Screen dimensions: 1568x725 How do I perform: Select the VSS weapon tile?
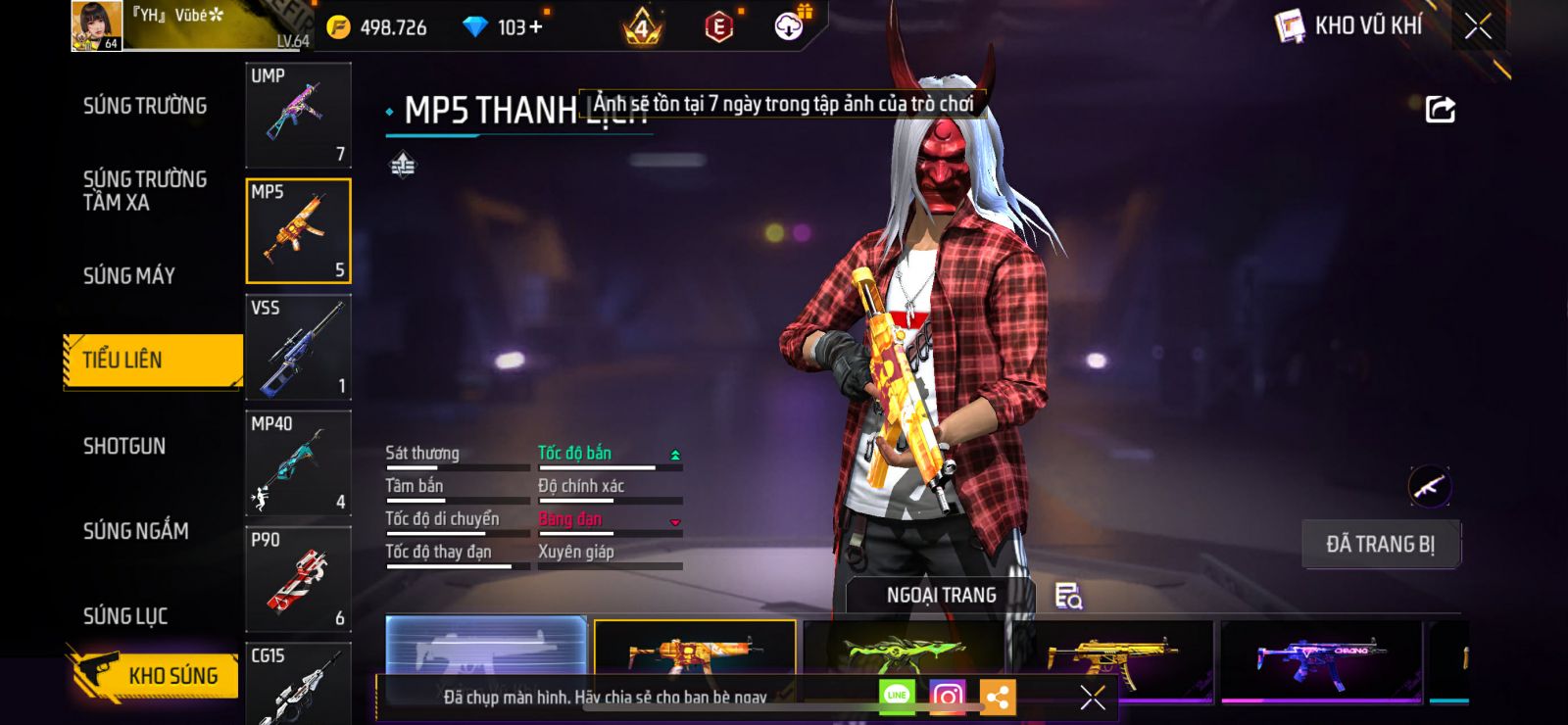(x=298, y=347)
